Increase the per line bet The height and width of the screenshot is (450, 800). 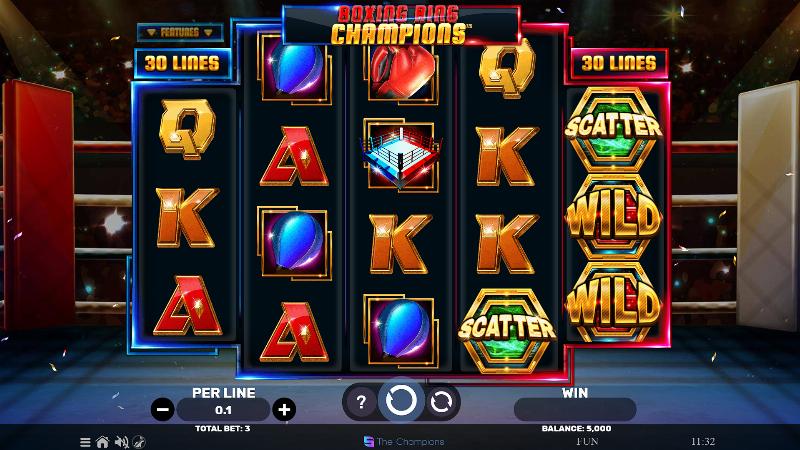pyautogui.click(x=284, y=409)
